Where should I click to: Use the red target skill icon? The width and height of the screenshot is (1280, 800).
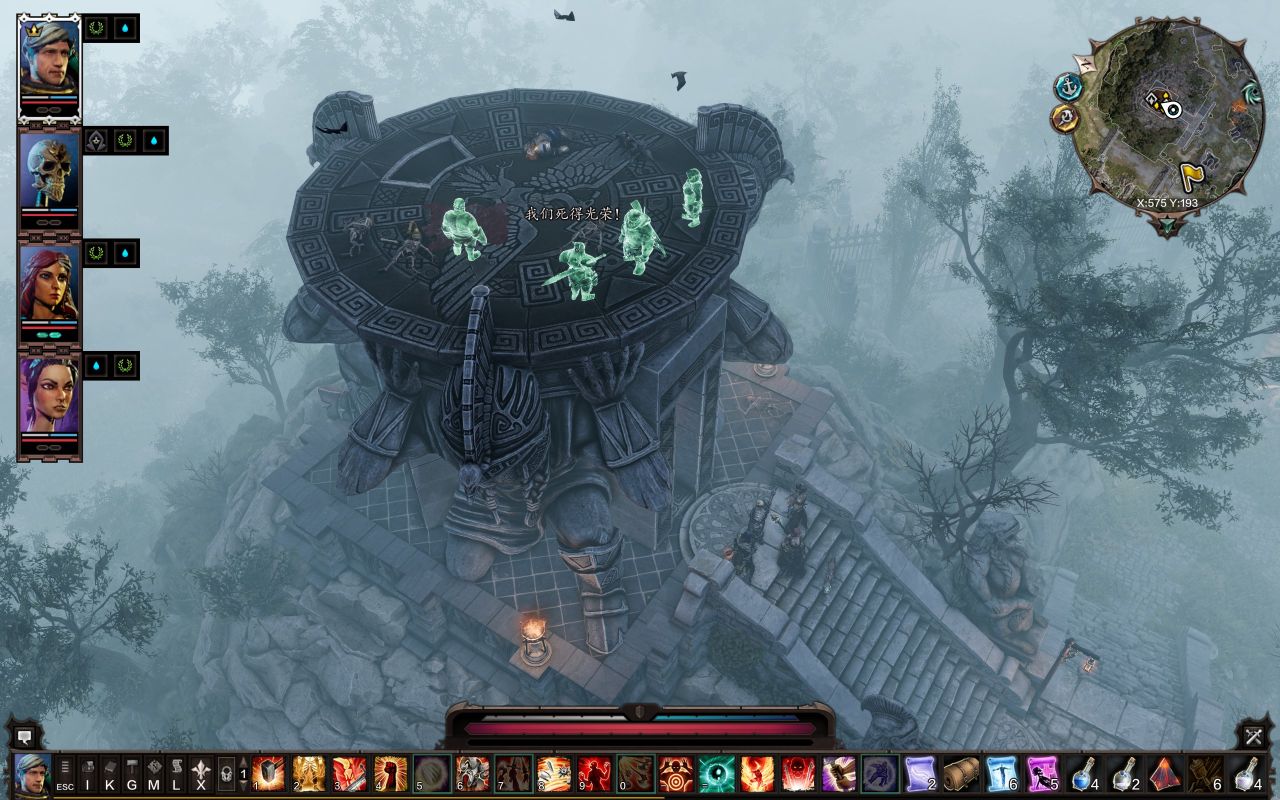(676, 774)
